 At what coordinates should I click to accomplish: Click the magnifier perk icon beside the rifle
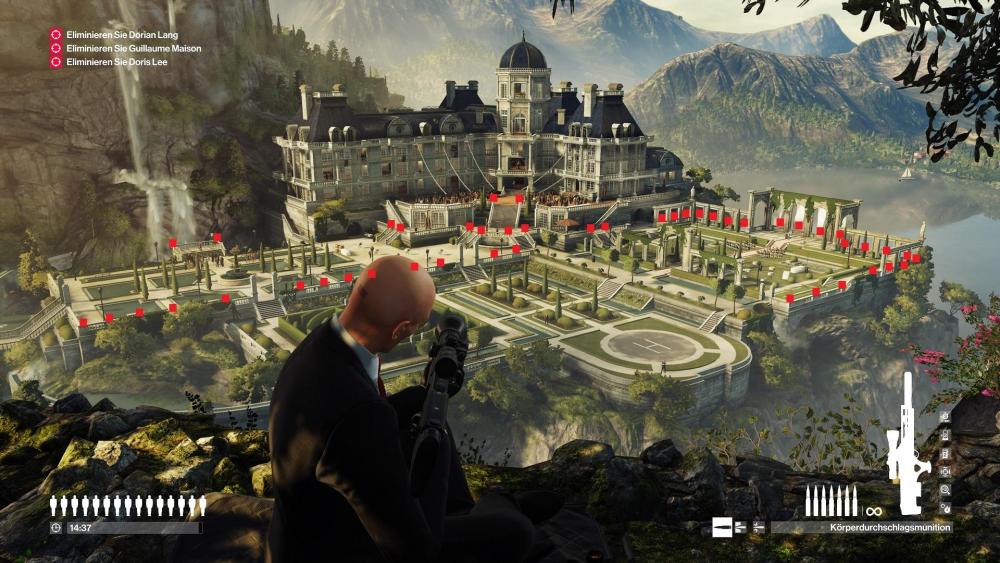pos(945,490)
